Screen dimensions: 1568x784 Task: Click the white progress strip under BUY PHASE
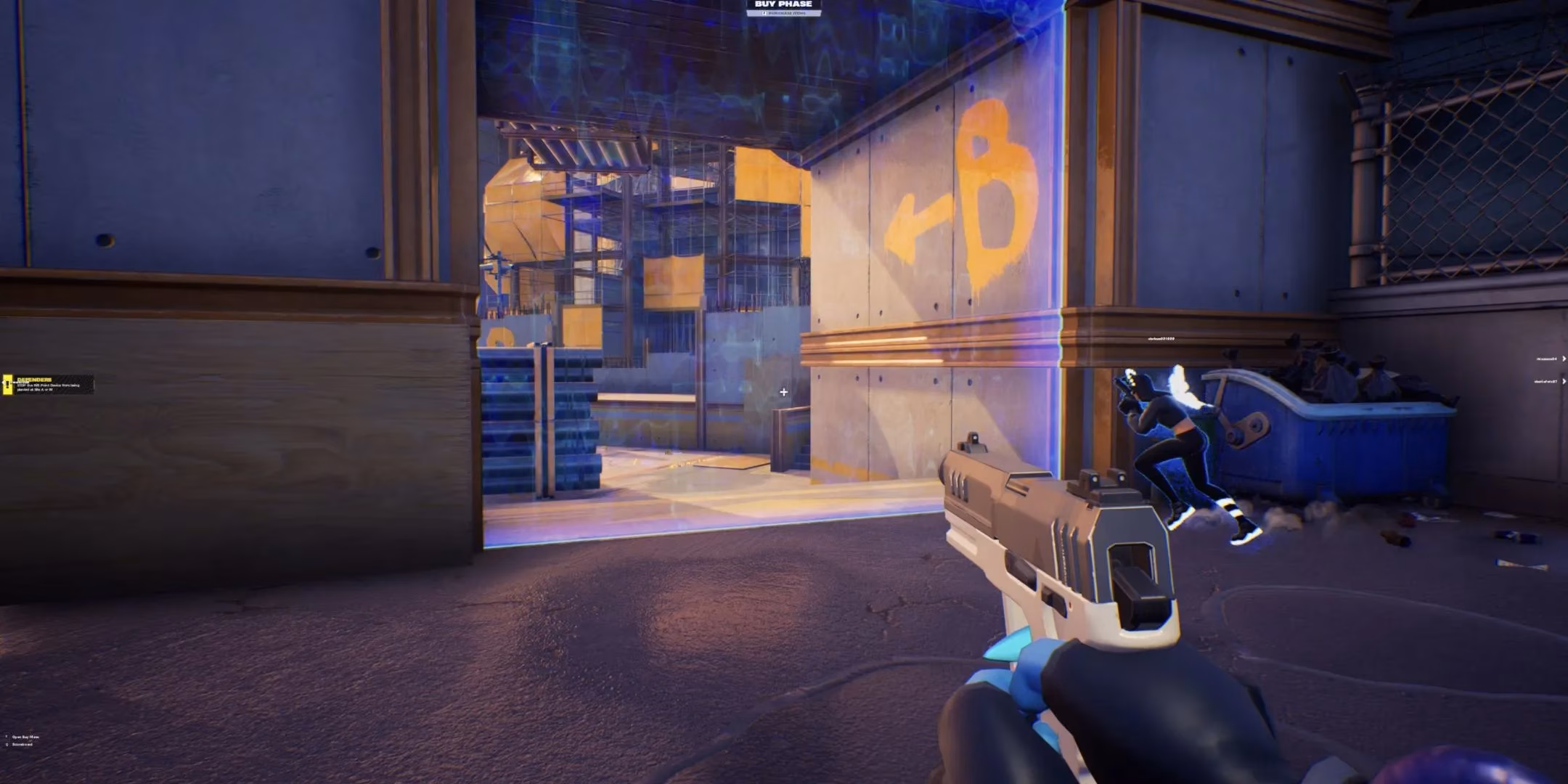click(x=784, y=13)
